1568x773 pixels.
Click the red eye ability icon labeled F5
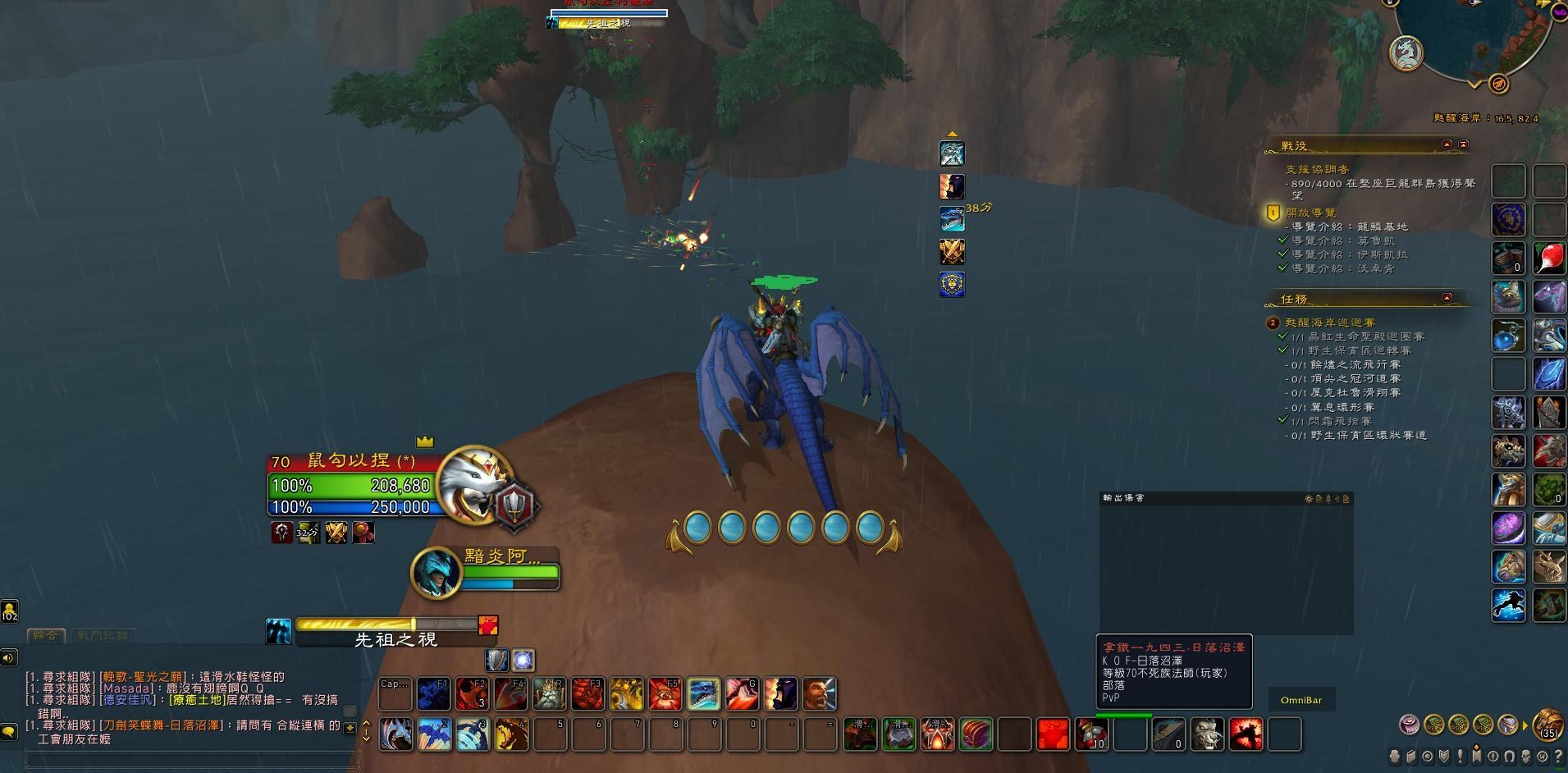tap(664, 695)
